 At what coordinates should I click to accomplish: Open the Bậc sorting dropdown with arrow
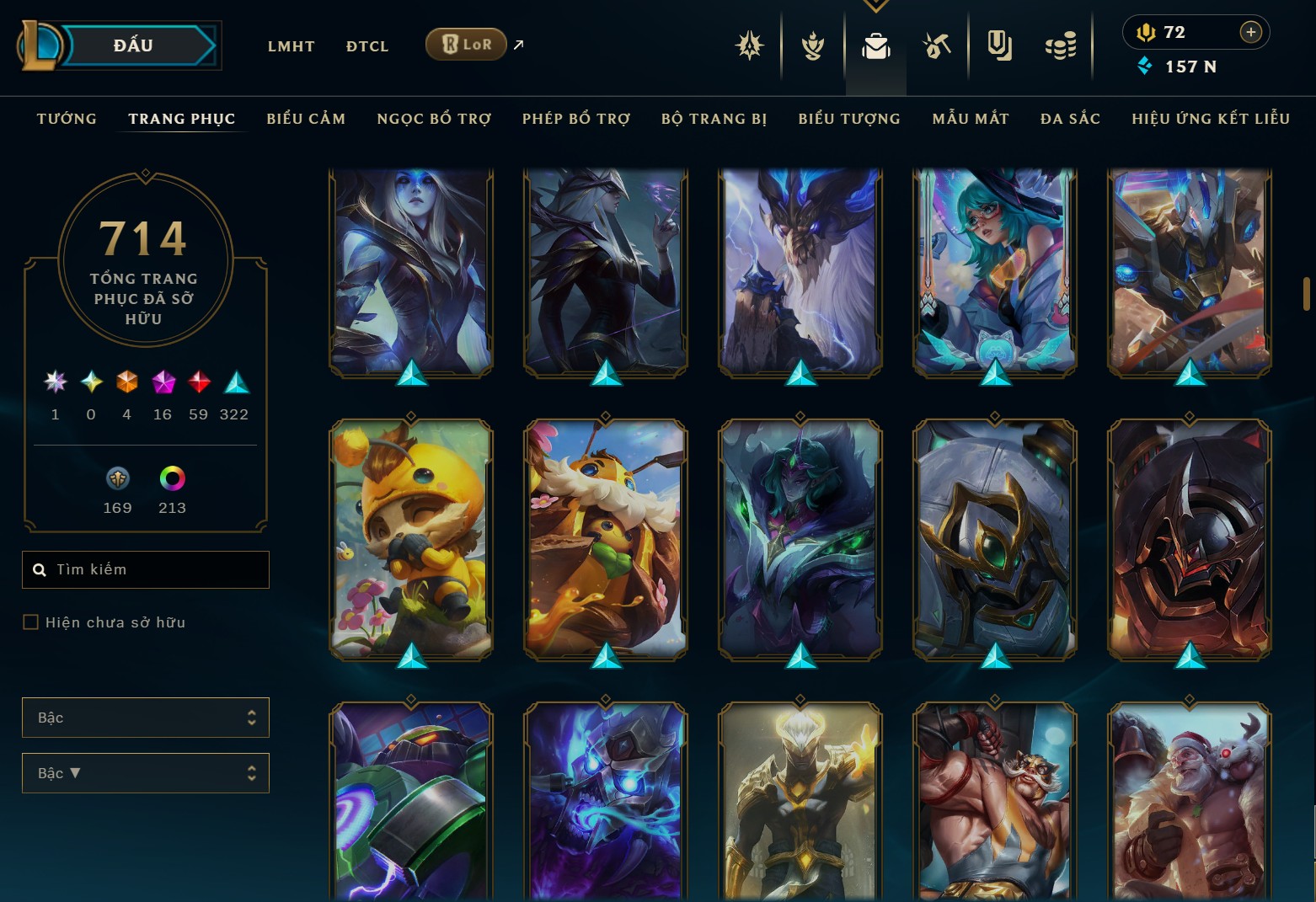145,772
